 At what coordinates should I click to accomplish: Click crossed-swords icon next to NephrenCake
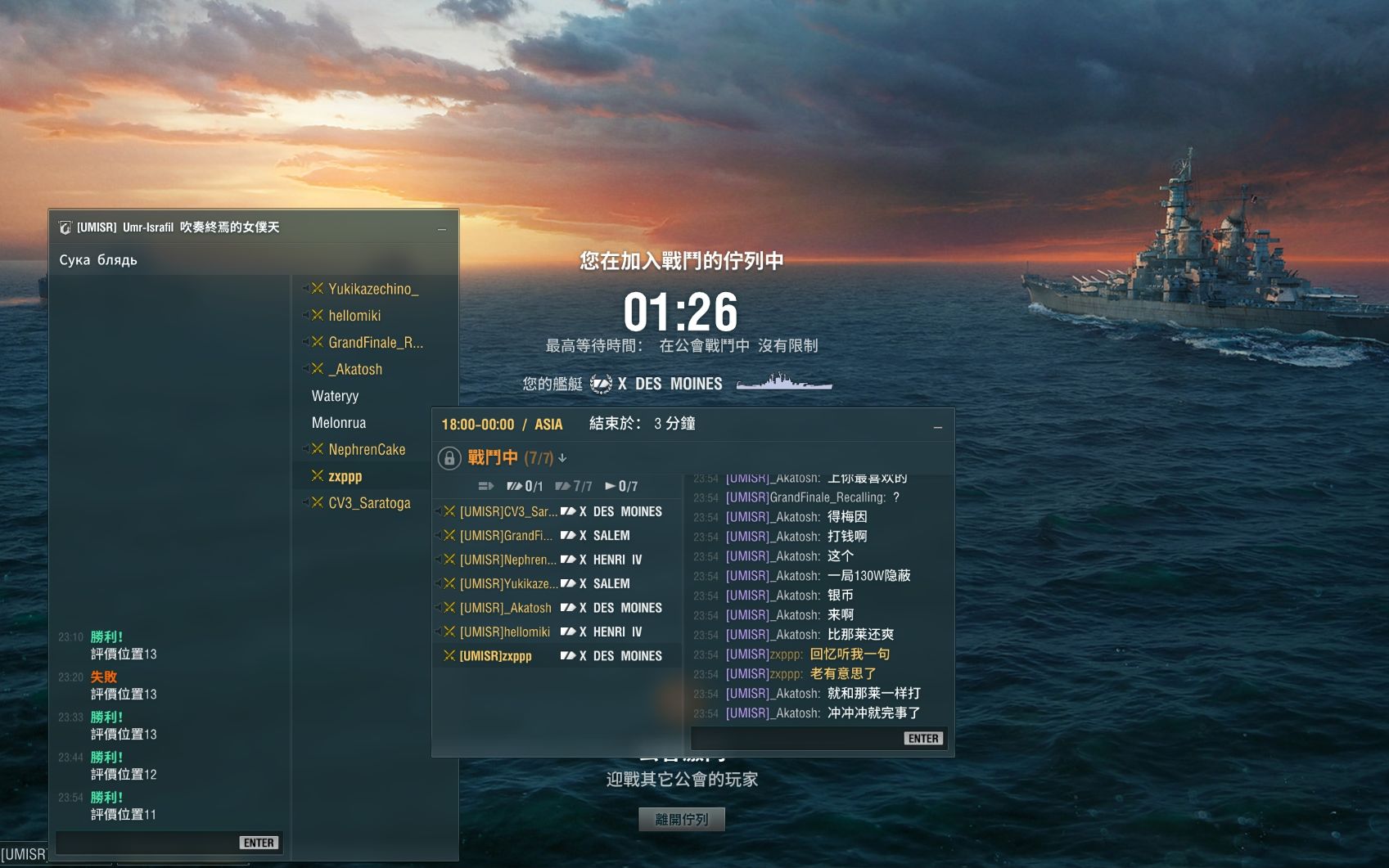(x=317, y=449)
